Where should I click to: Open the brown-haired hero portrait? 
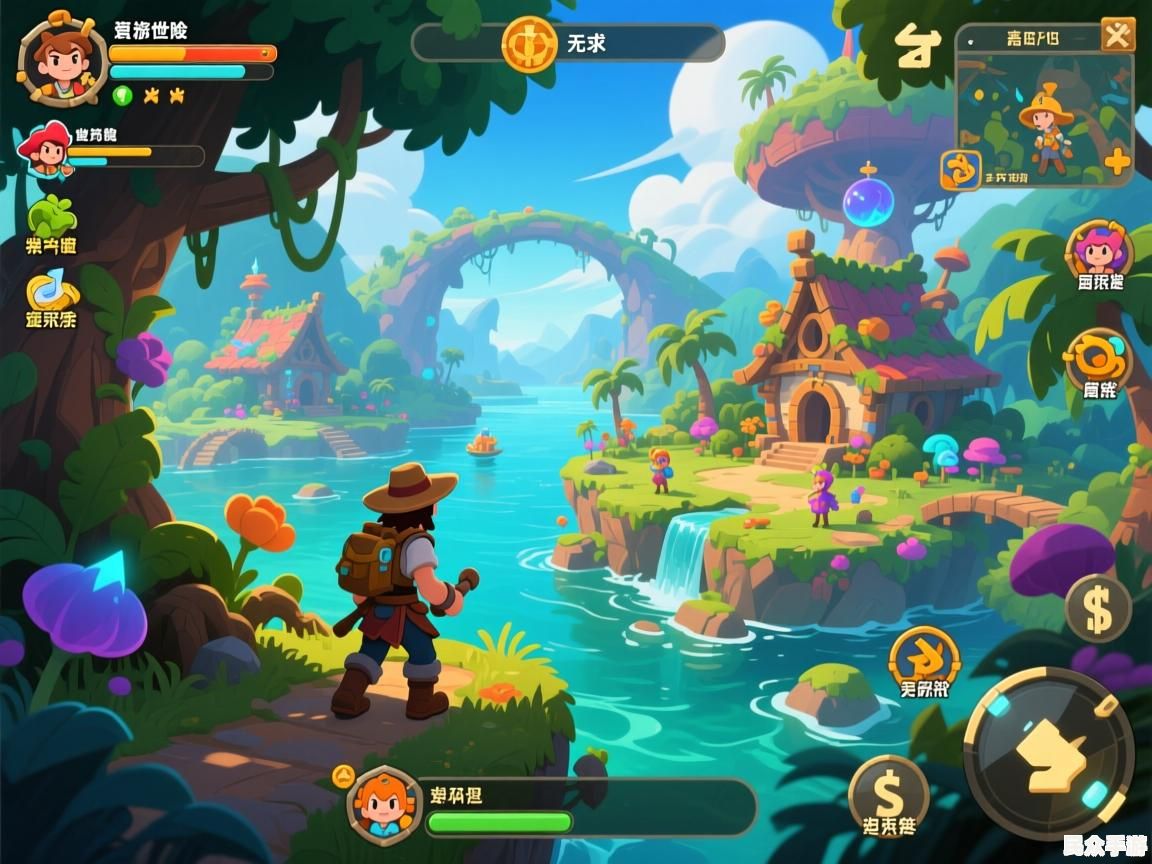(x=62, y=58)
